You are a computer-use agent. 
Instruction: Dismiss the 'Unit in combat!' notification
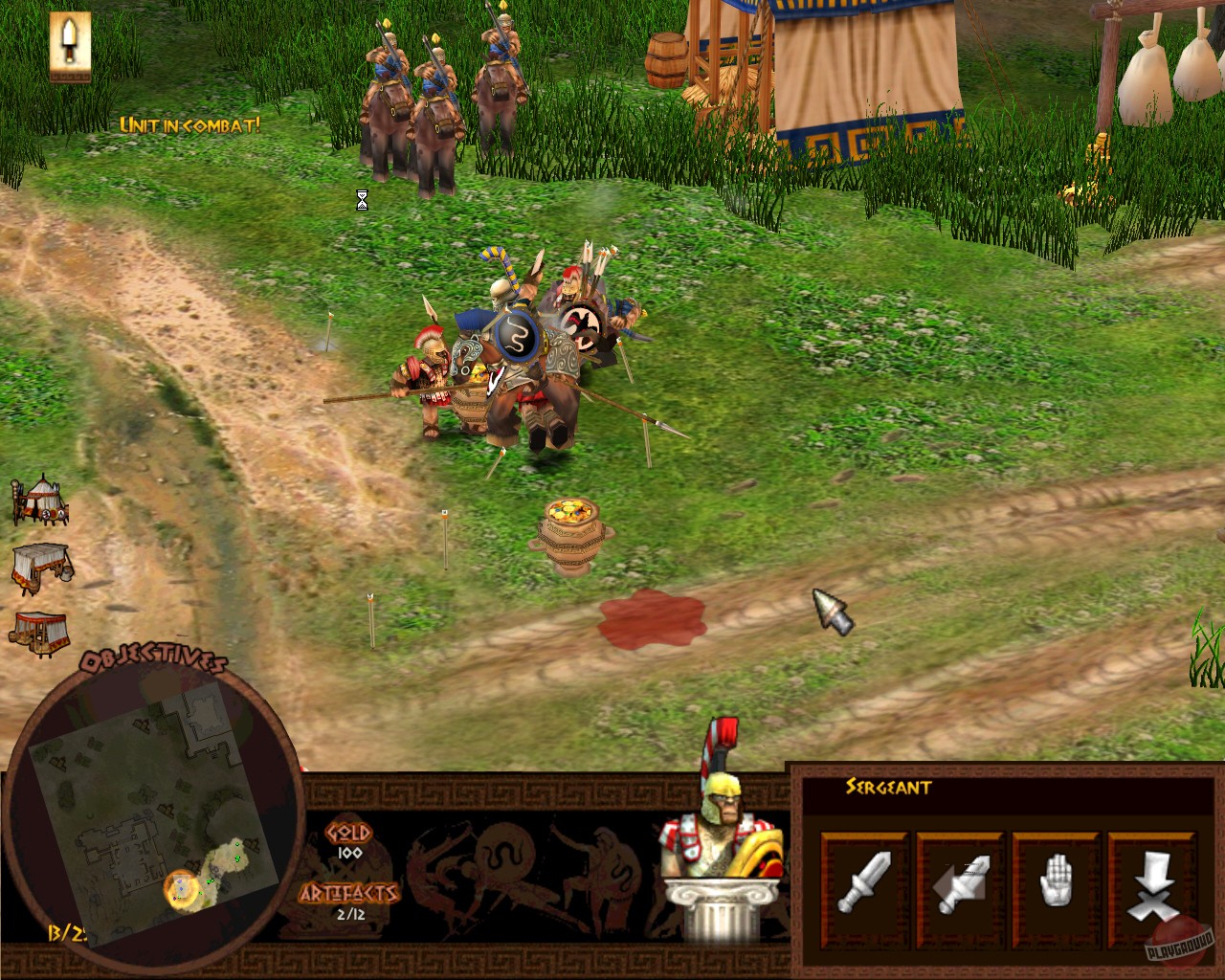189,123
